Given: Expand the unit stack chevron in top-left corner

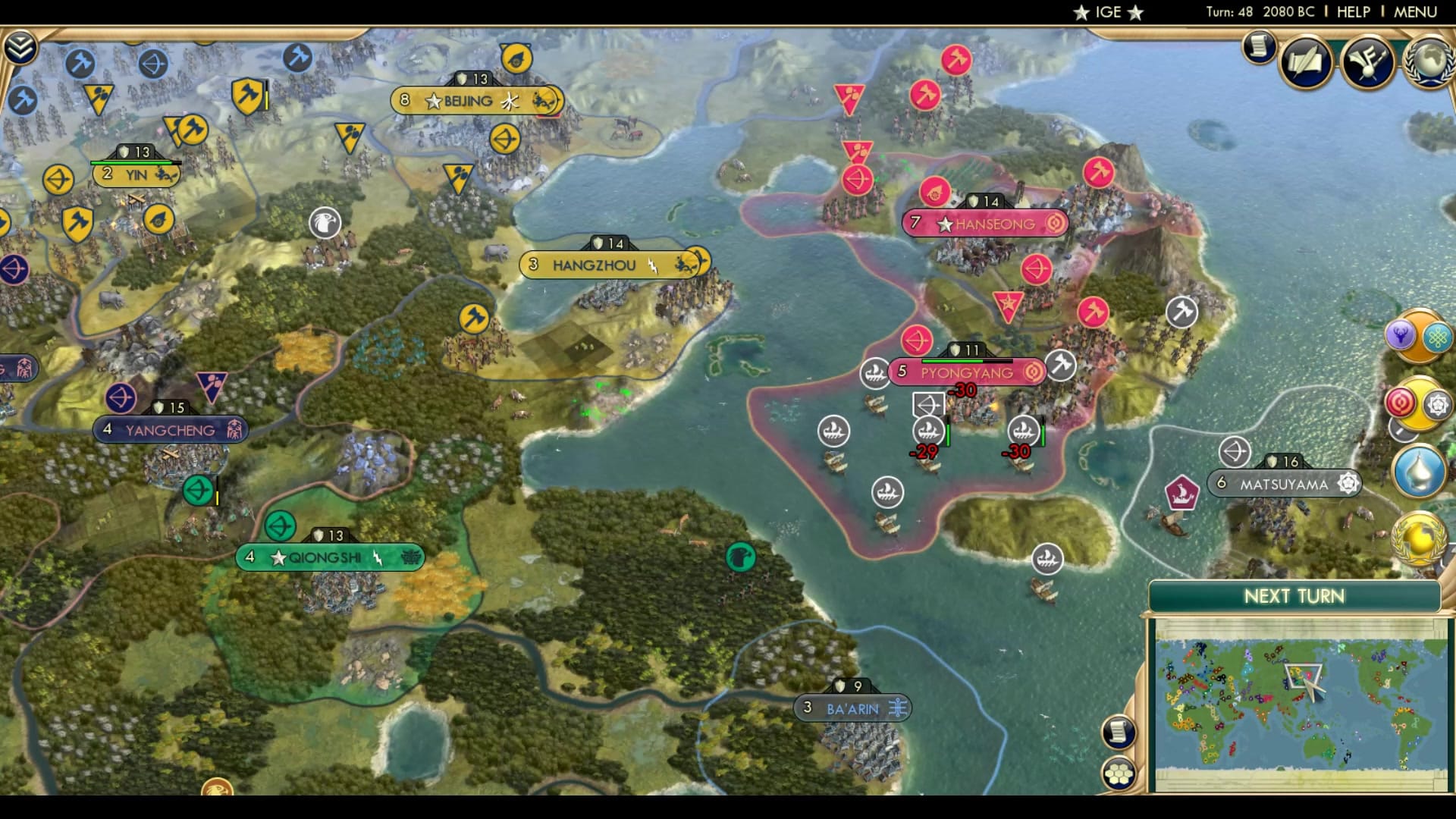Looking at the screenshot, I should (22, 46).
